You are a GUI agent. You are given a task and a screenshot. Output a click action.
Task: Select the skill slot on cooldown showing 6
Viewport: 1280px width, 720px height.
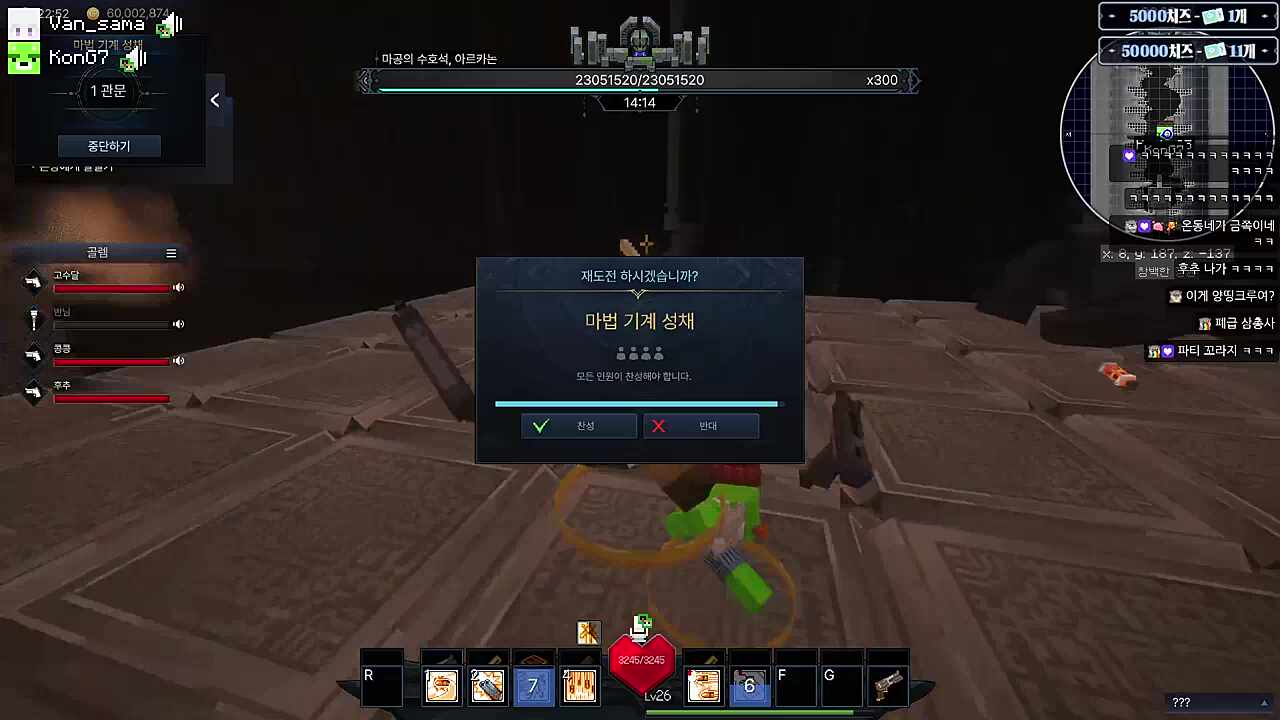(x=749, y=686)
